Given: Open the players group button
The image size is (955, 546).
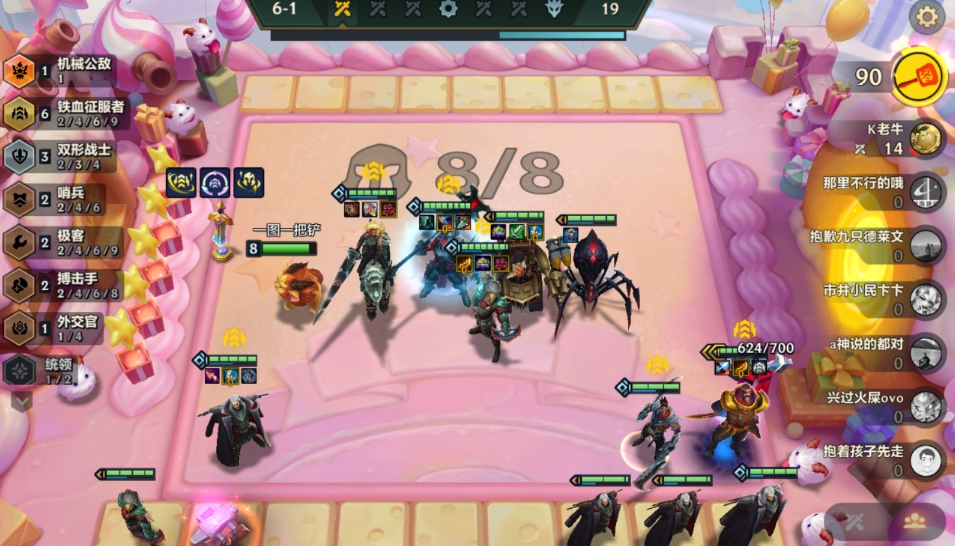Looking at the screenshot, I should coord(913,520).
